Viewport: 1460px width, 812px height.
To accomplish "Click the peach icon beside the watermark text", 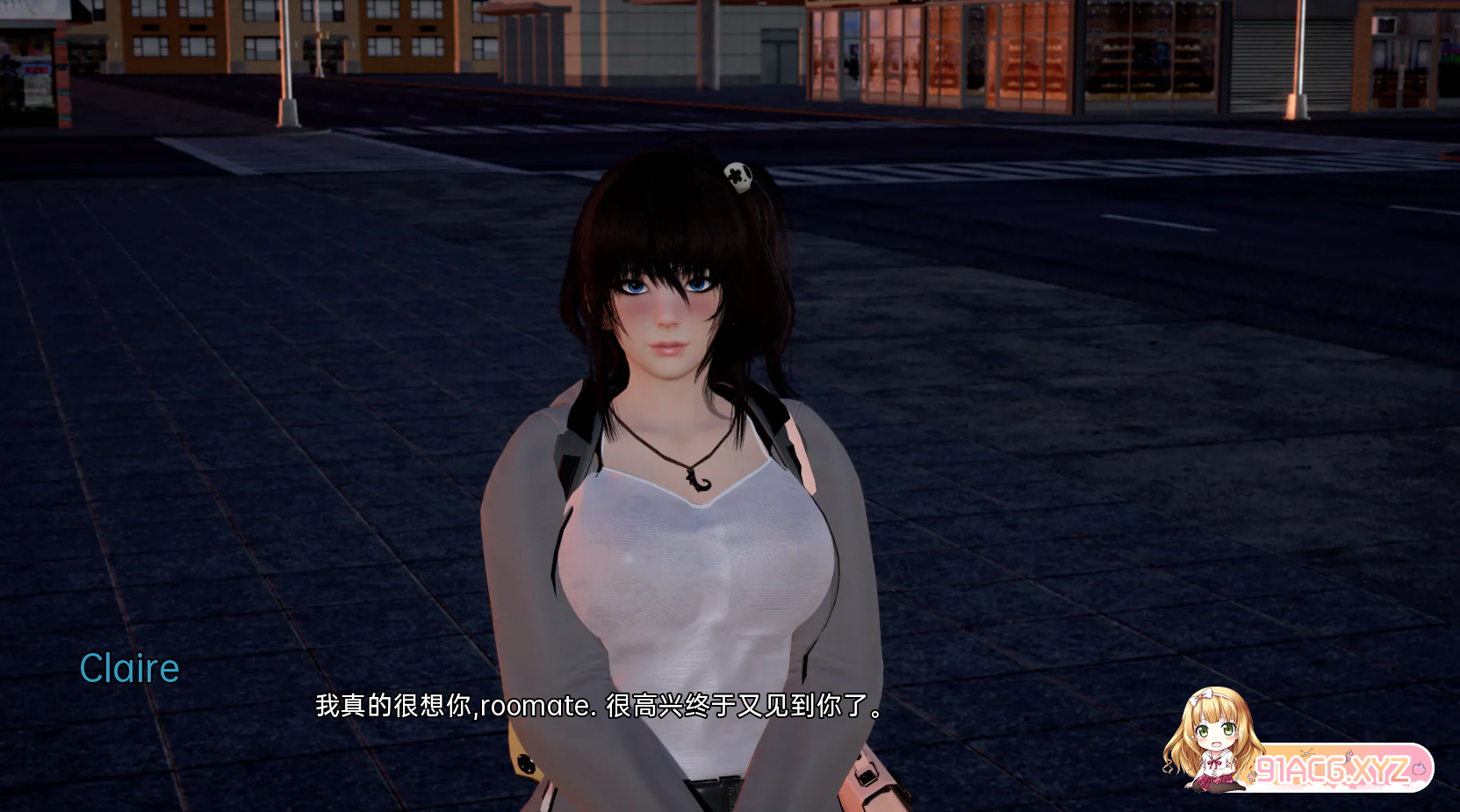I will click(x=1419, y=769).
